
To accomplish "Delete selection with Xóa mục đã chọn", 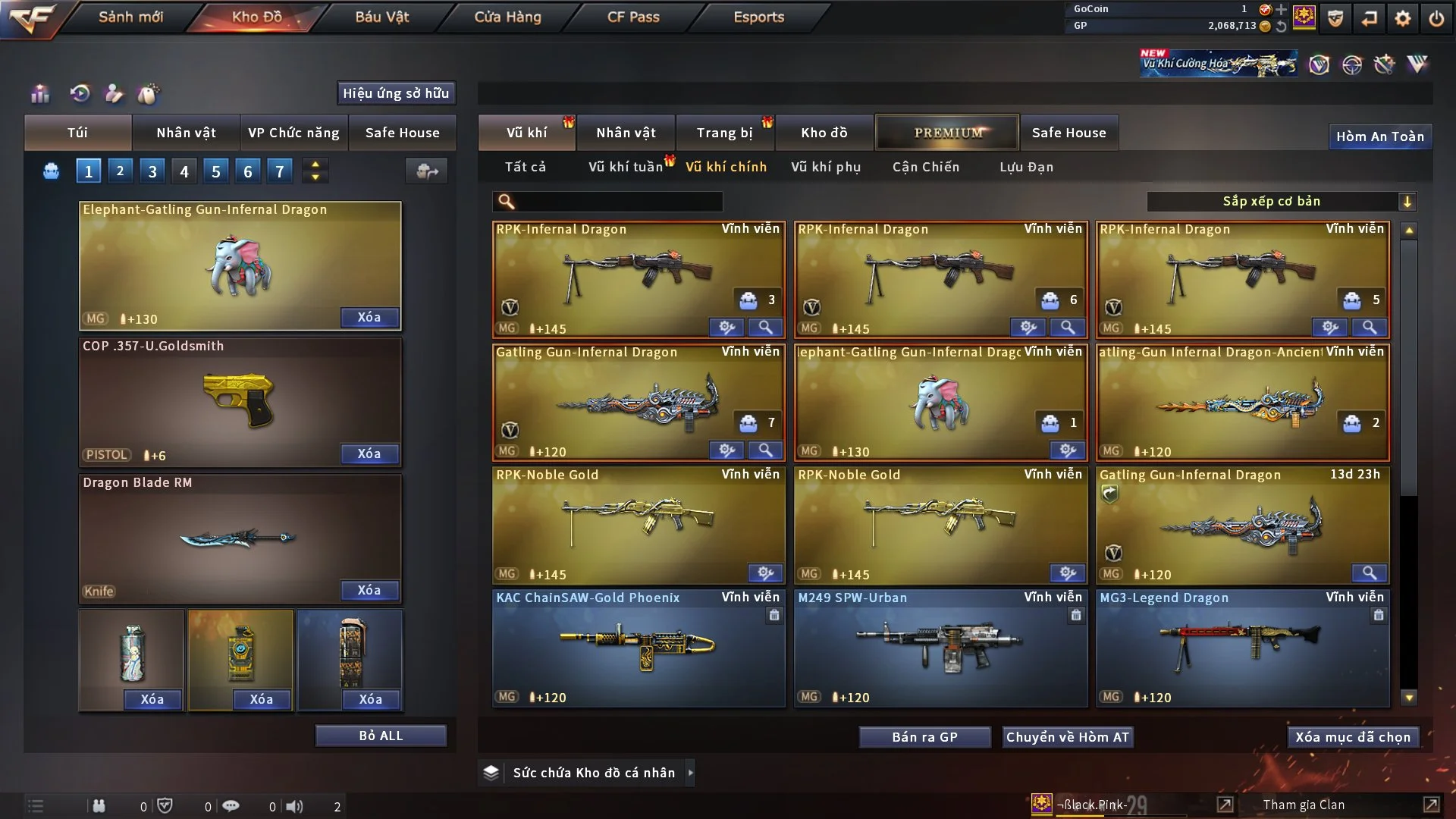I will point(1353,737).
